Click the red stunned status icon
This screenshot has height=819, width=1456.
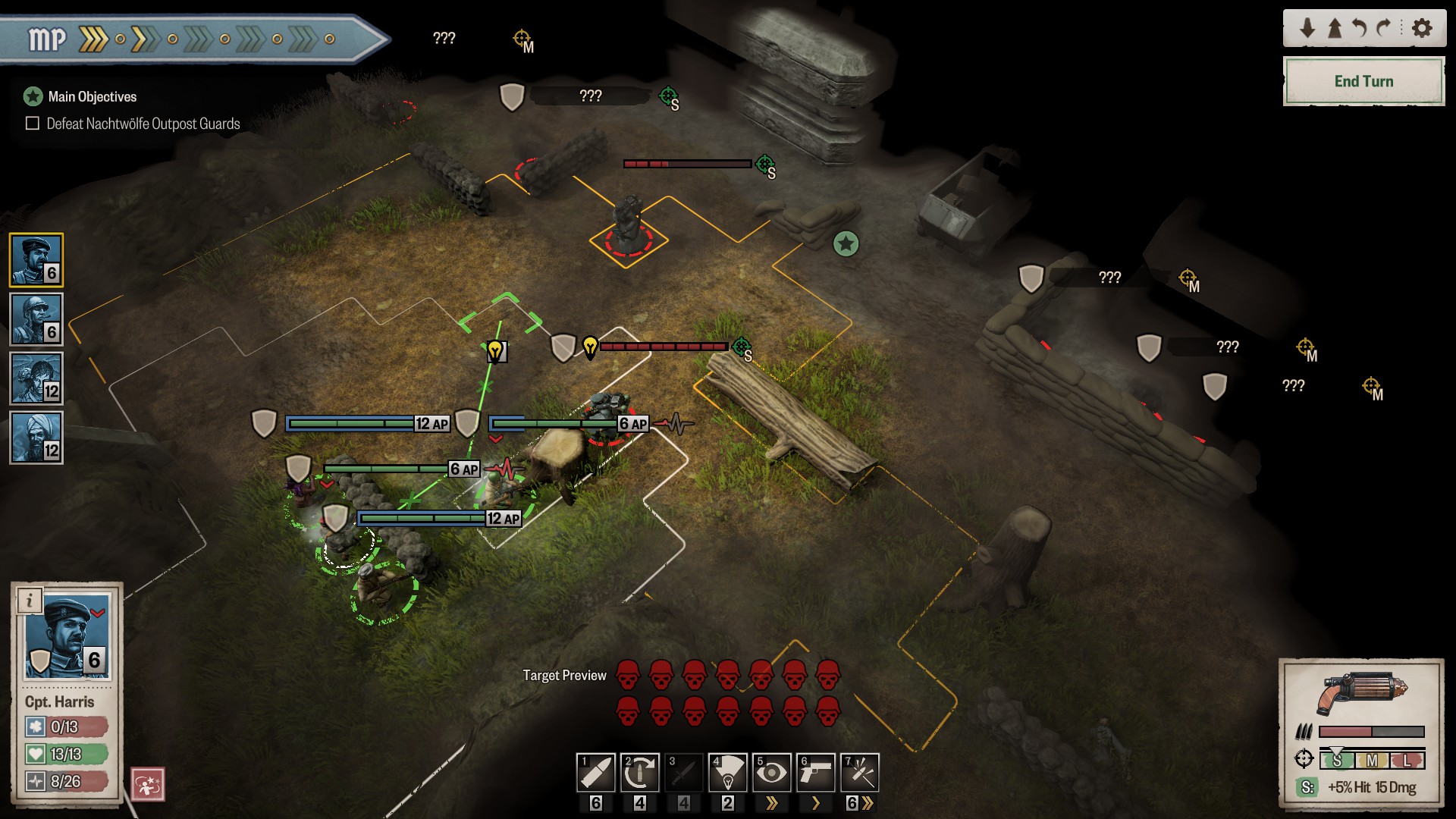tap(148, 784)
